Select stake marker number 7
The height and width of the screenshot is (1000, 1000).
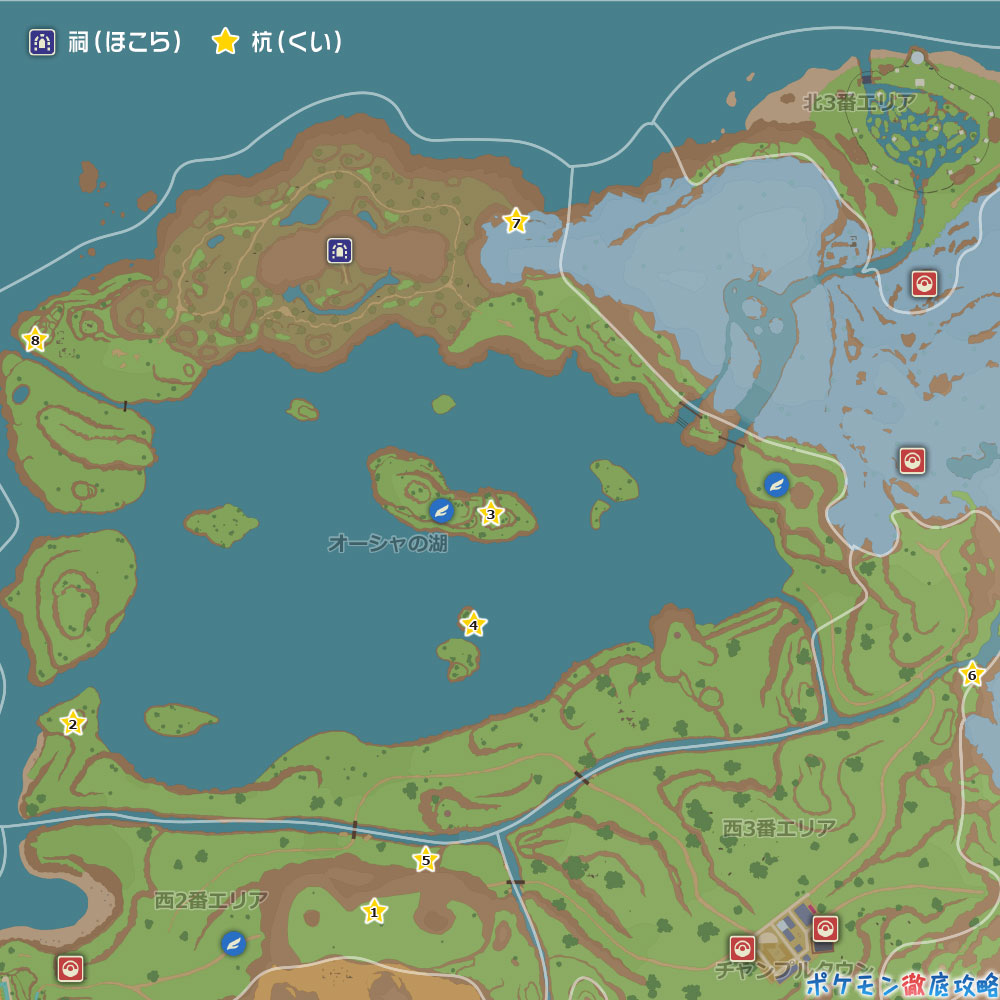[x=516, y=222]
